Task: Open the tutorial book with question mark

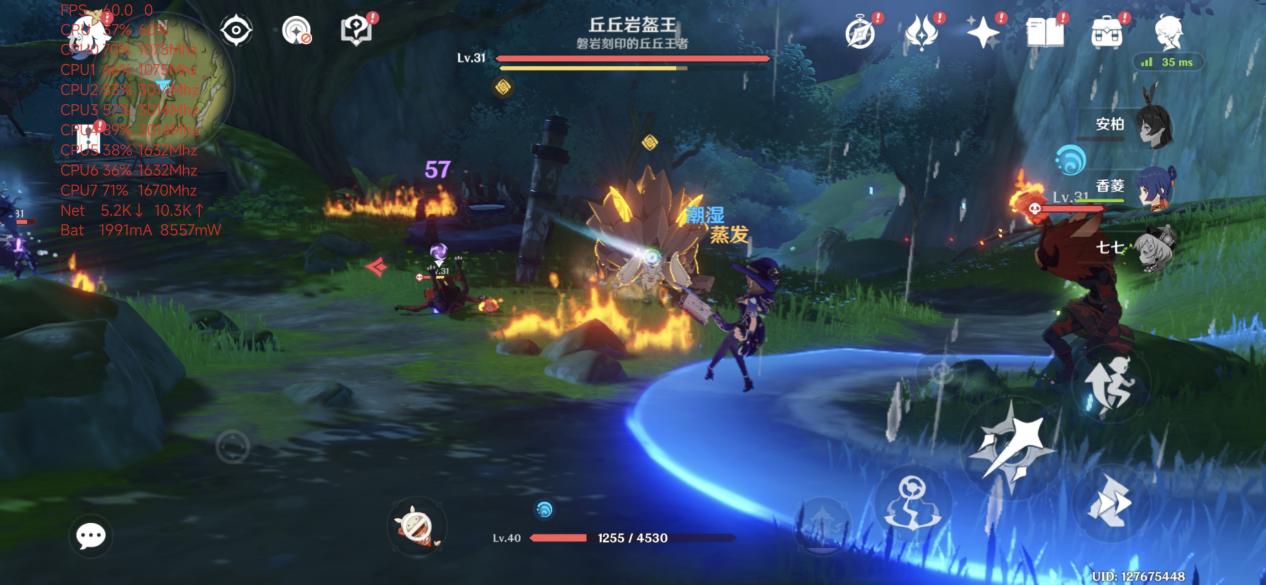Action: pyautogui.click(x=356, y=31)
